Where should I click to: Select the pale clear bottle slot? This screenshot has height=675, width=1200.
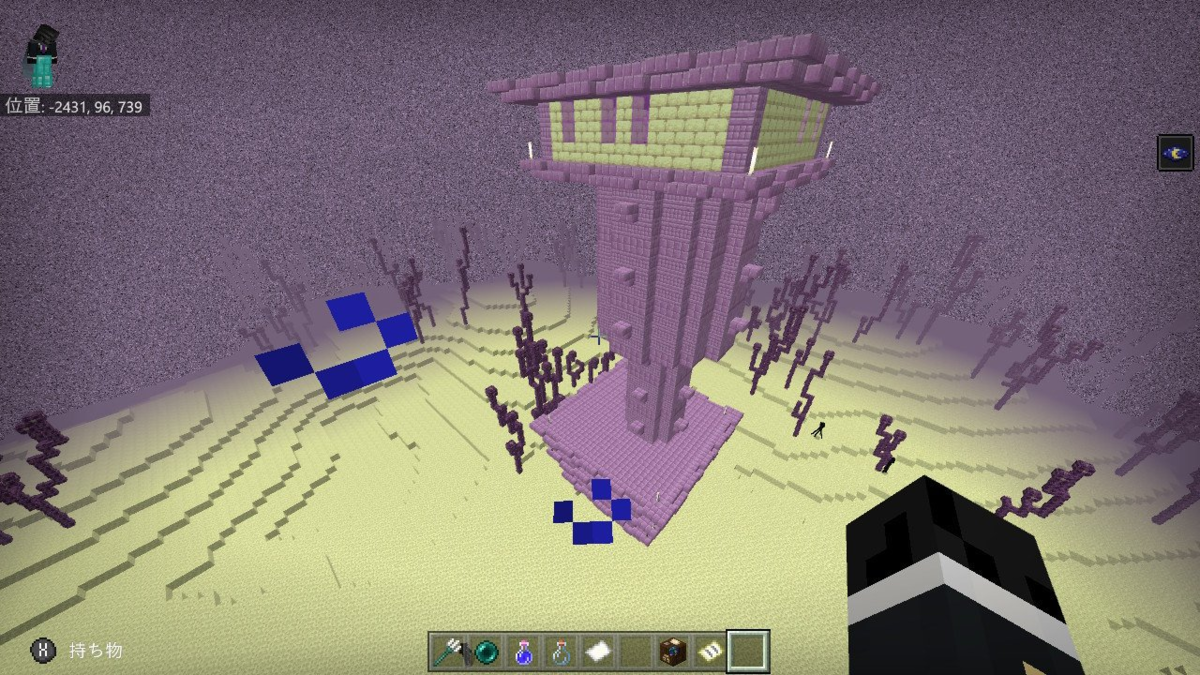[560, 652]
